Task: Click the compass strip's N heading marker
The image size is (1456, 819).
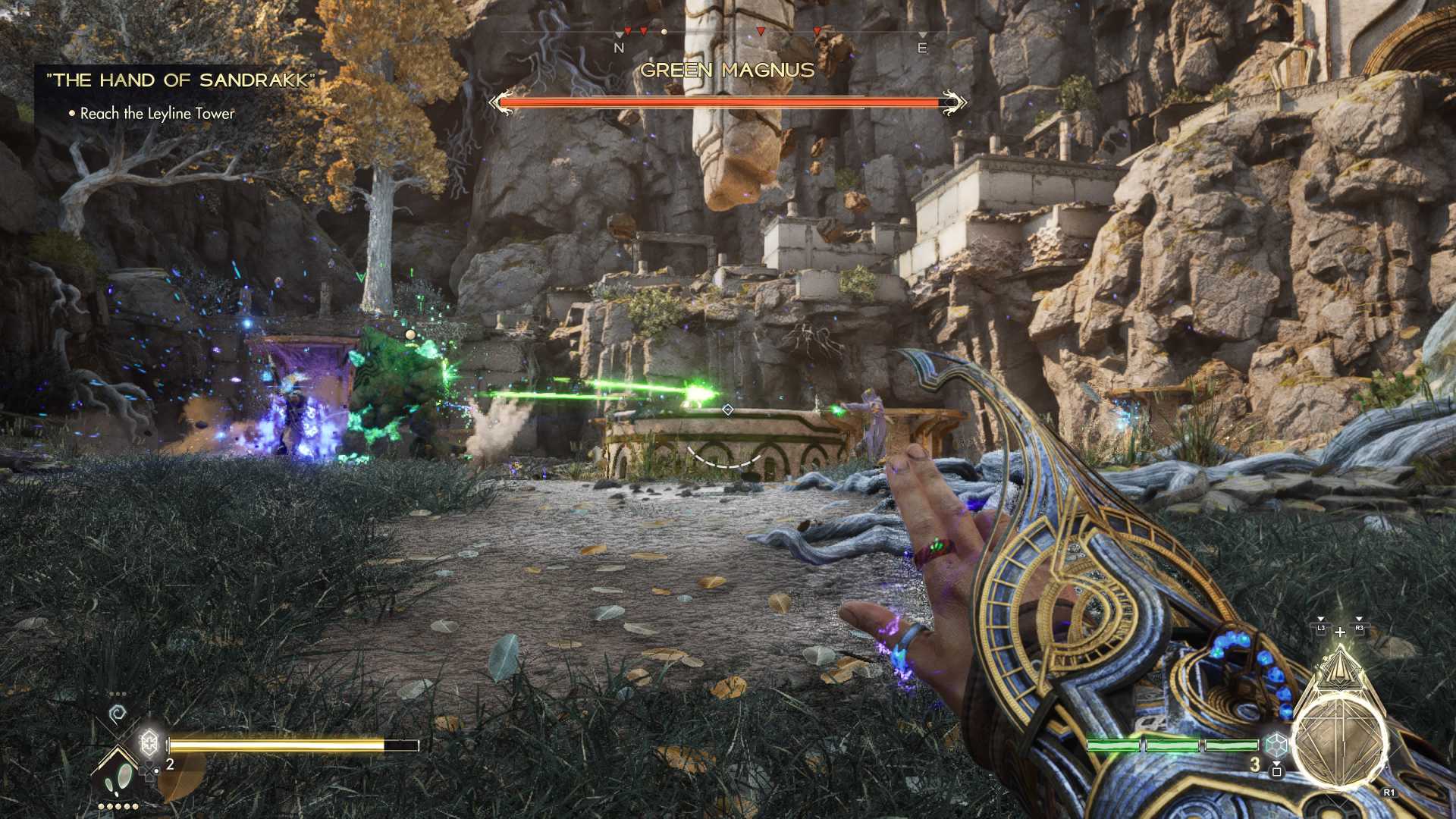Action: (x=619, y=48)
